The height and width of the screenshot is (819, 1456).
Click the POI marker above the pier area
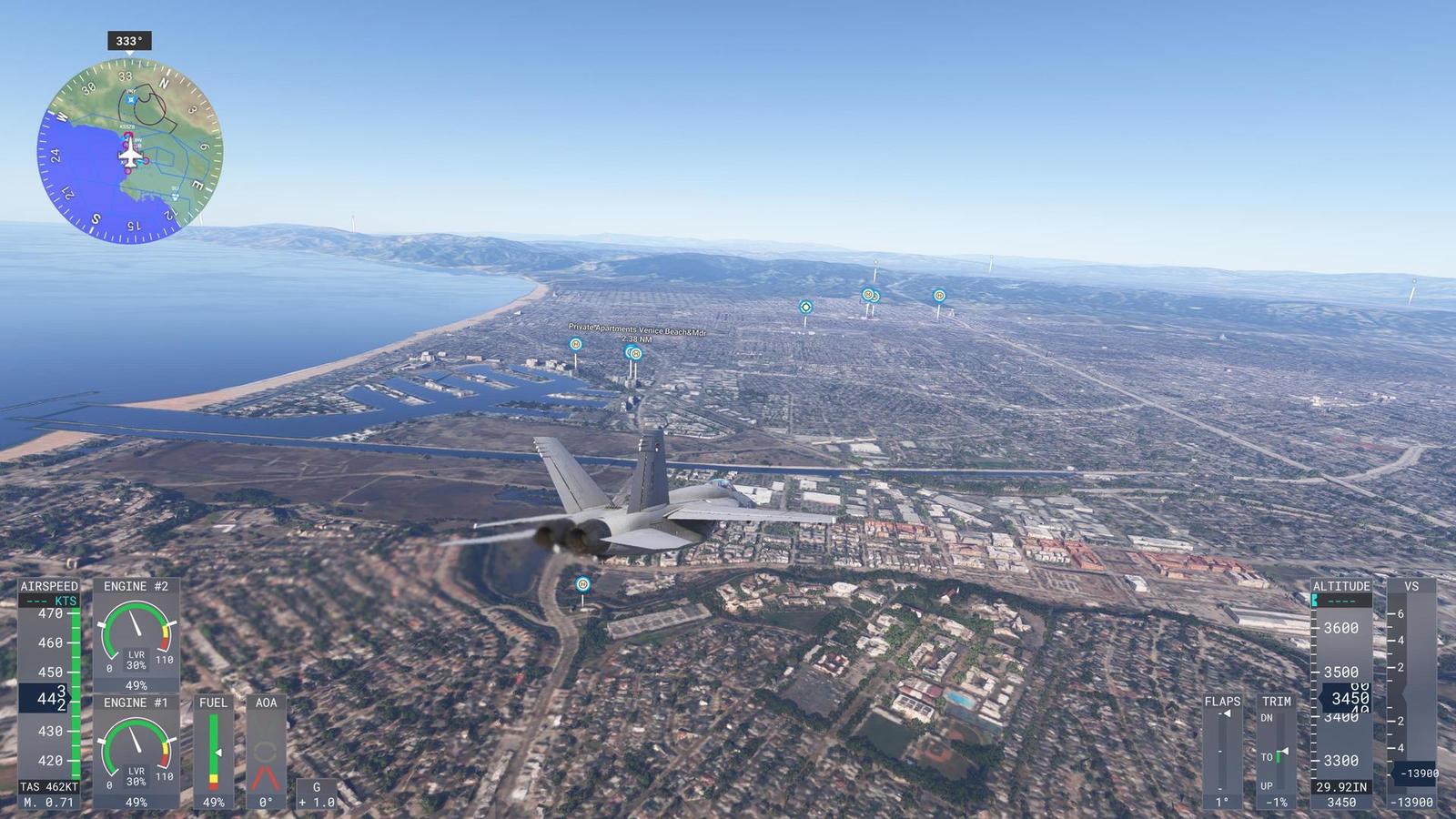tap(804, 307)
